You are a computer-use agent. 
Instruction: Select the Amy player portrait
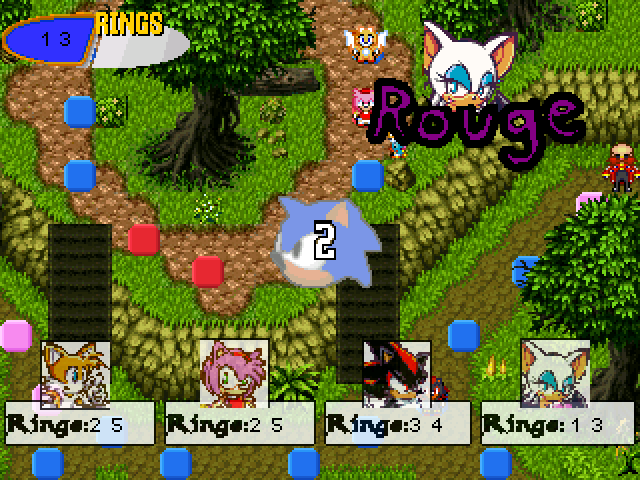[233, 372]
